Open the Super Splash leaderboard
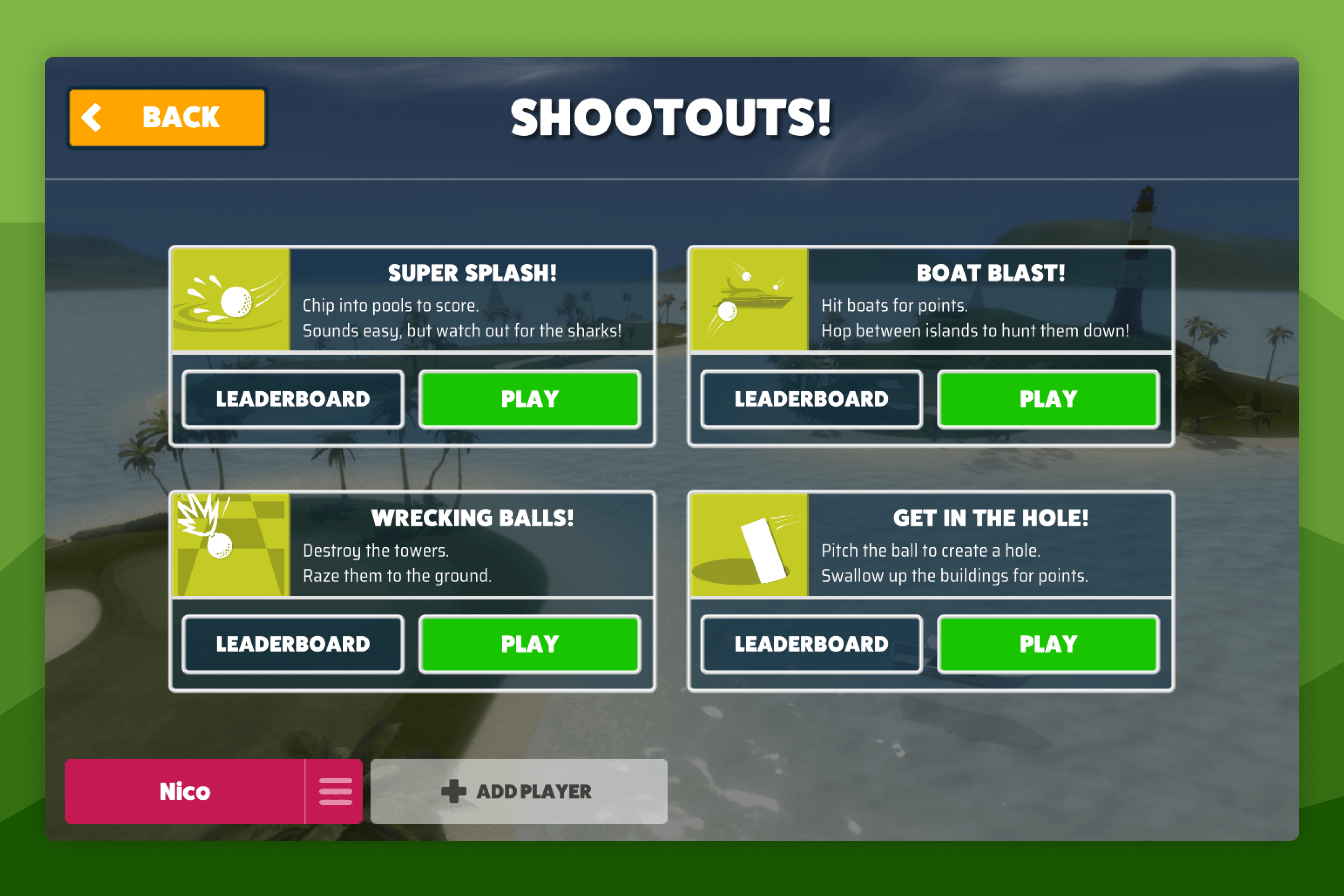 (x=293, y=399)
